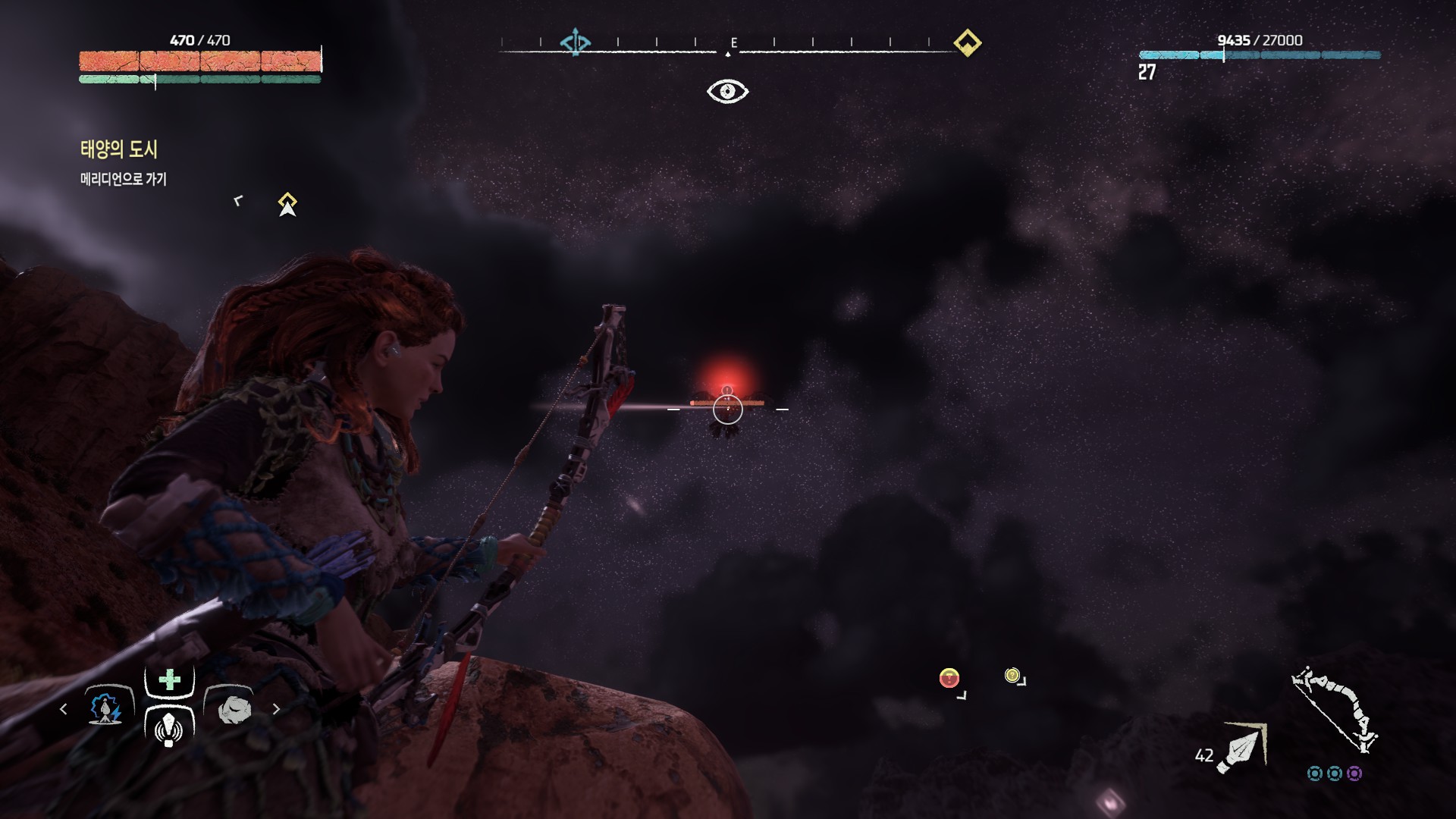Click the purple weapon modification slot
Image resolution: width=1456 pixels, height=819 pixels.
[1354, 773]
